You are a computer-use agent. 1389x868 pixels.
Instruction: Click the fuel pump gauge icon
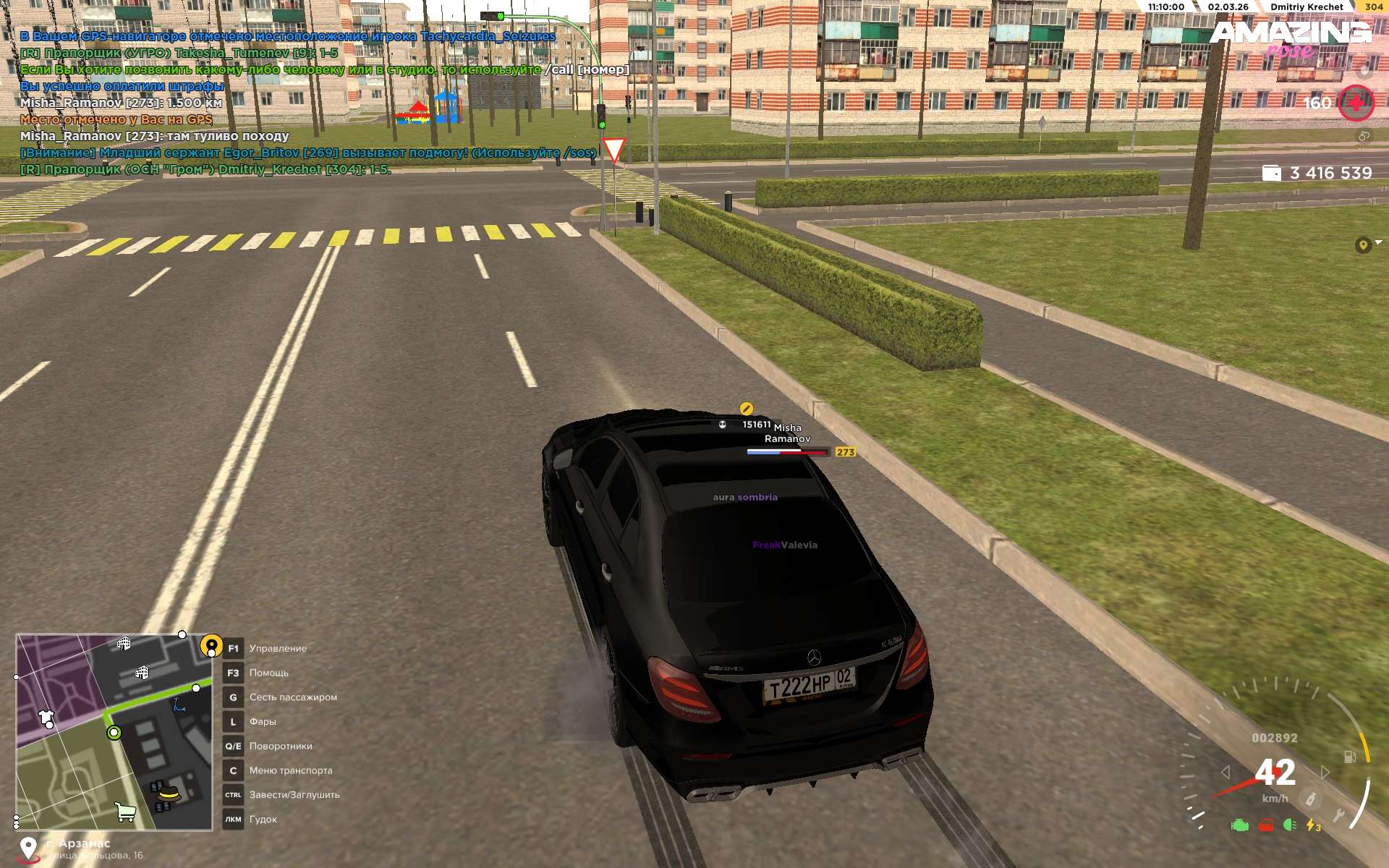pos(1350,757)
